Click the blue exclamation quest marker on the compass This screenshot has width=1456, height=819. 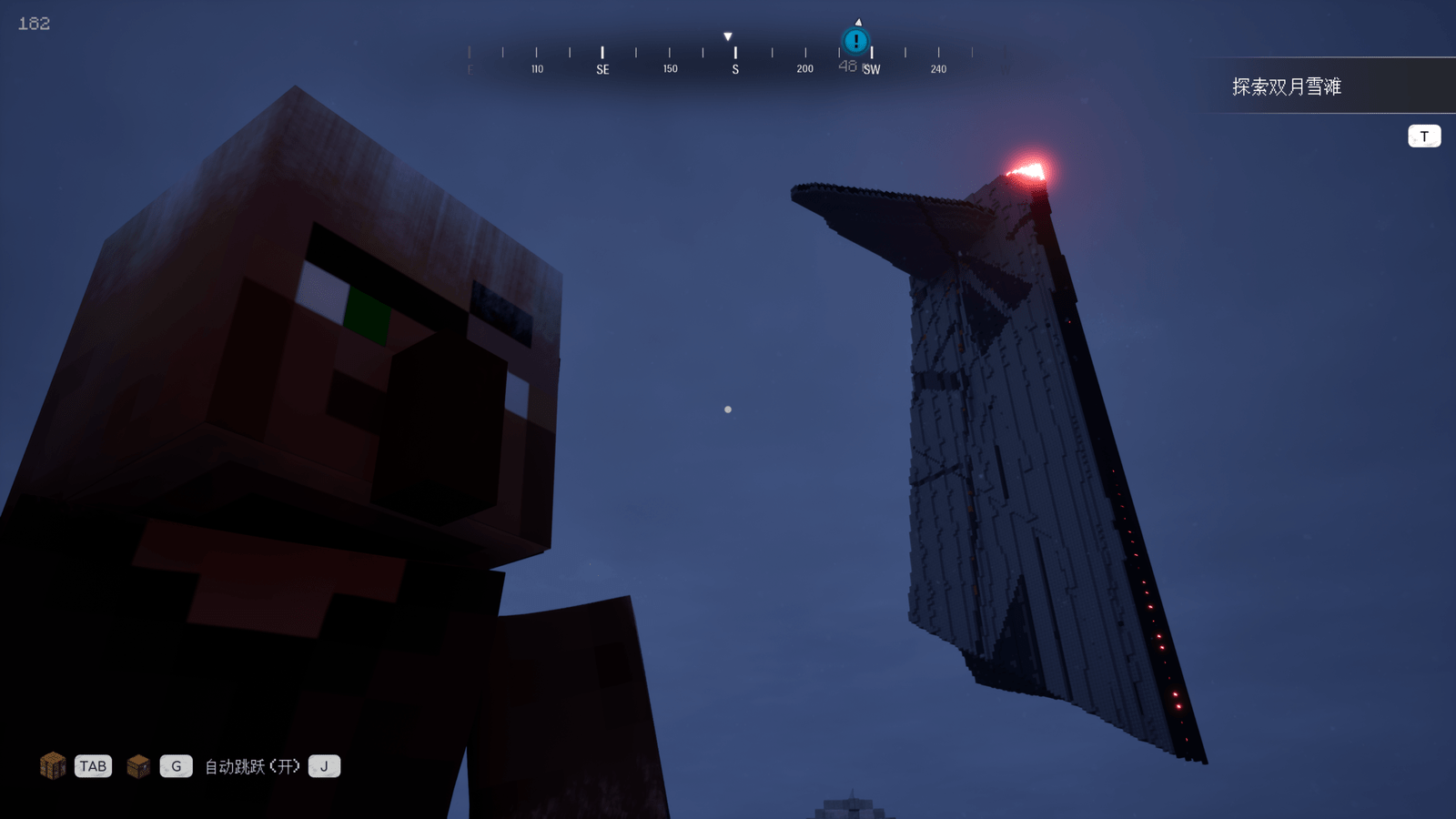(855, 41)
